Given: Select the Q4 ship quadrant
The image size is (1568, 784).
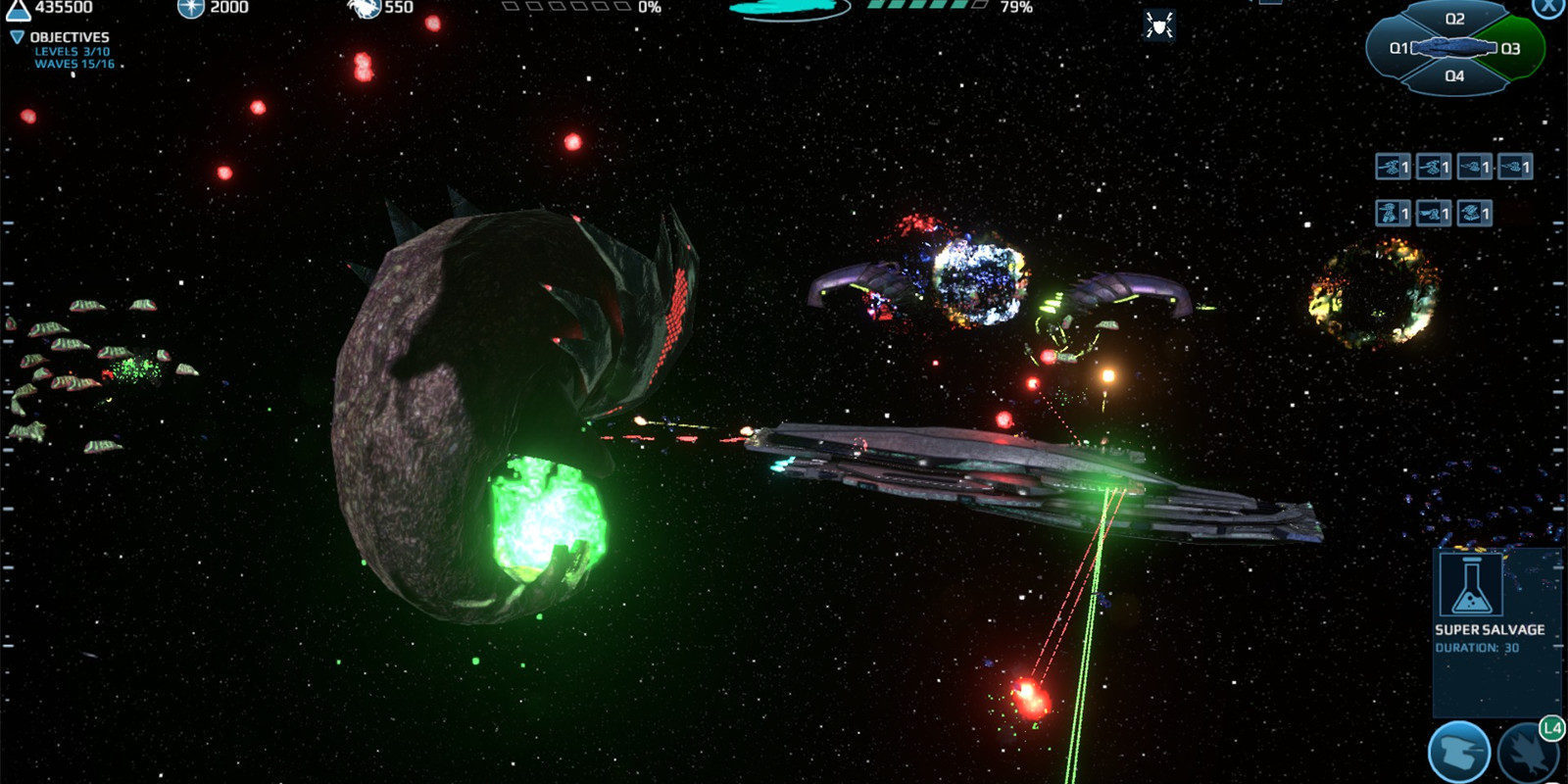Looking at the screenshot, I should [x=1454, y=76].
